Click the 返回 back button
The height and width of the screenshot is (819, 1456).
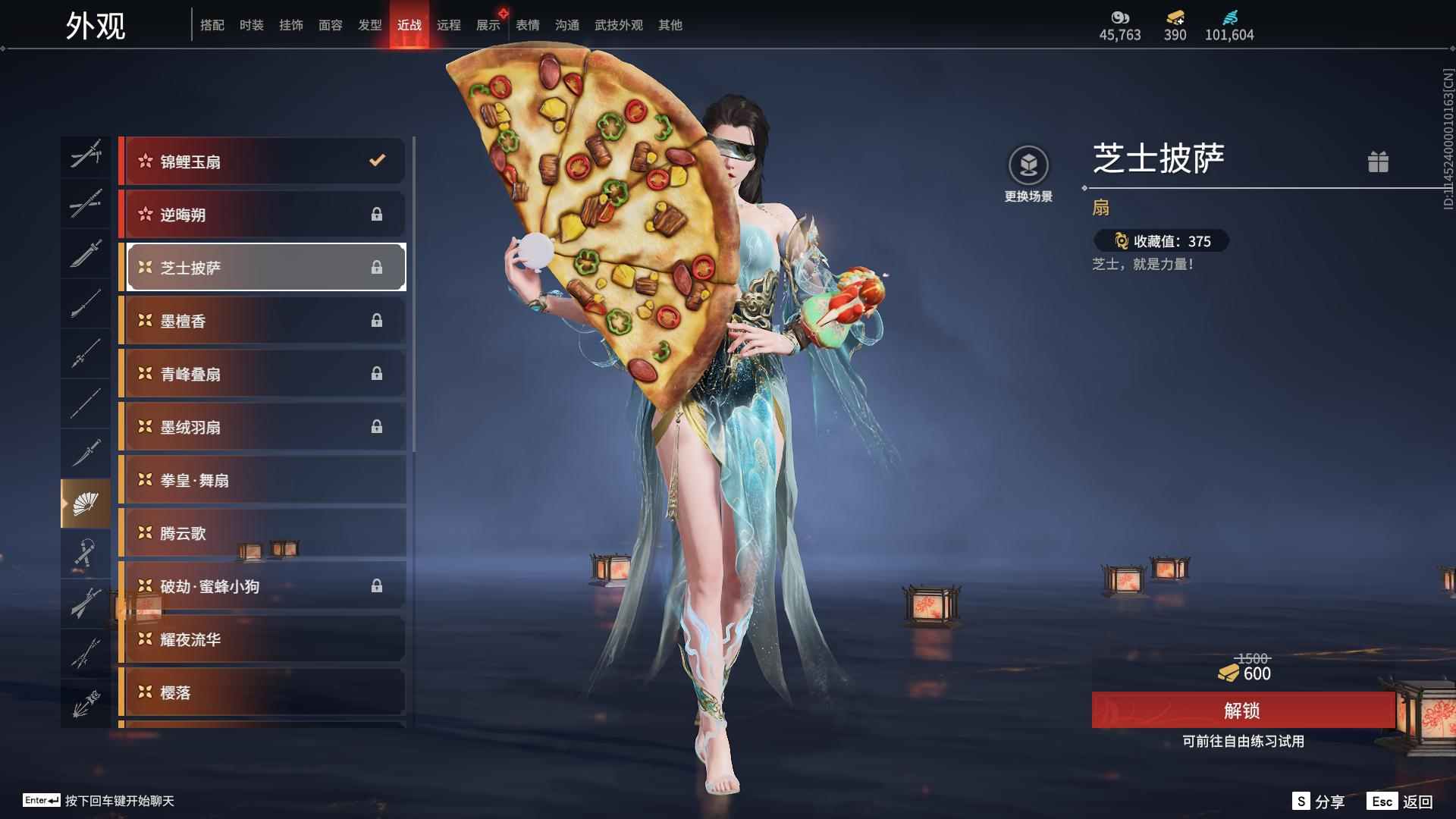[1401, 802]
